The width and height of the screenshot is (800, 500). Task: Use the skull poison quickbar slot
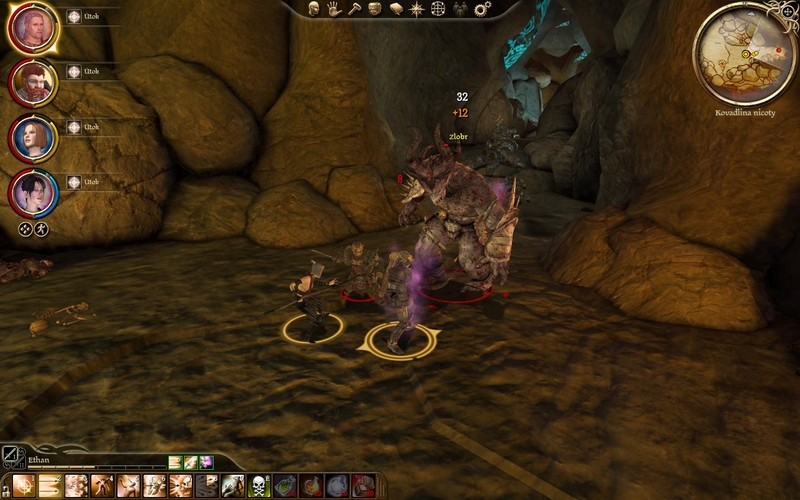259,486
